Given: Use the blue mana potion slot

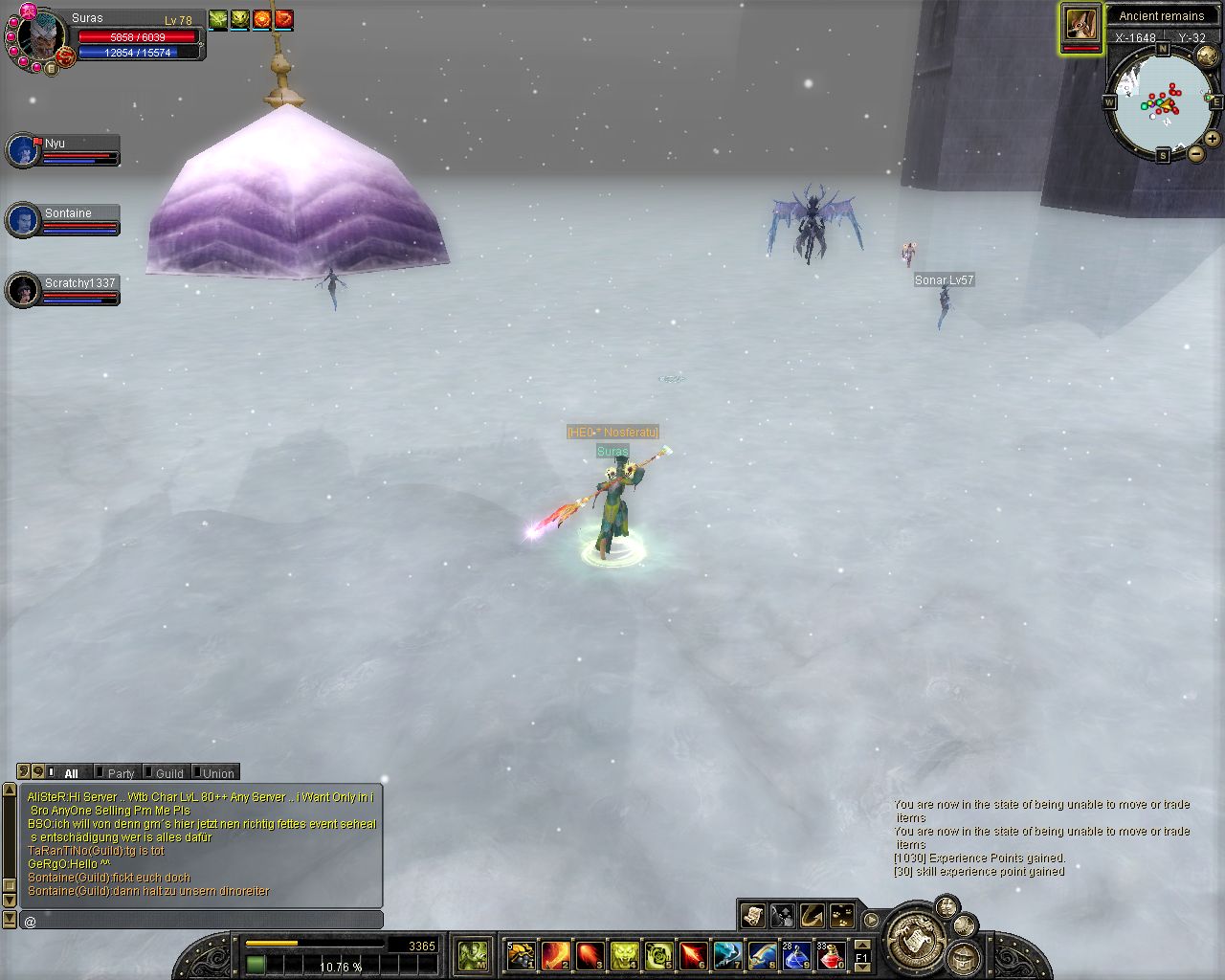Looking at the screenshot, I should (796, 955).
